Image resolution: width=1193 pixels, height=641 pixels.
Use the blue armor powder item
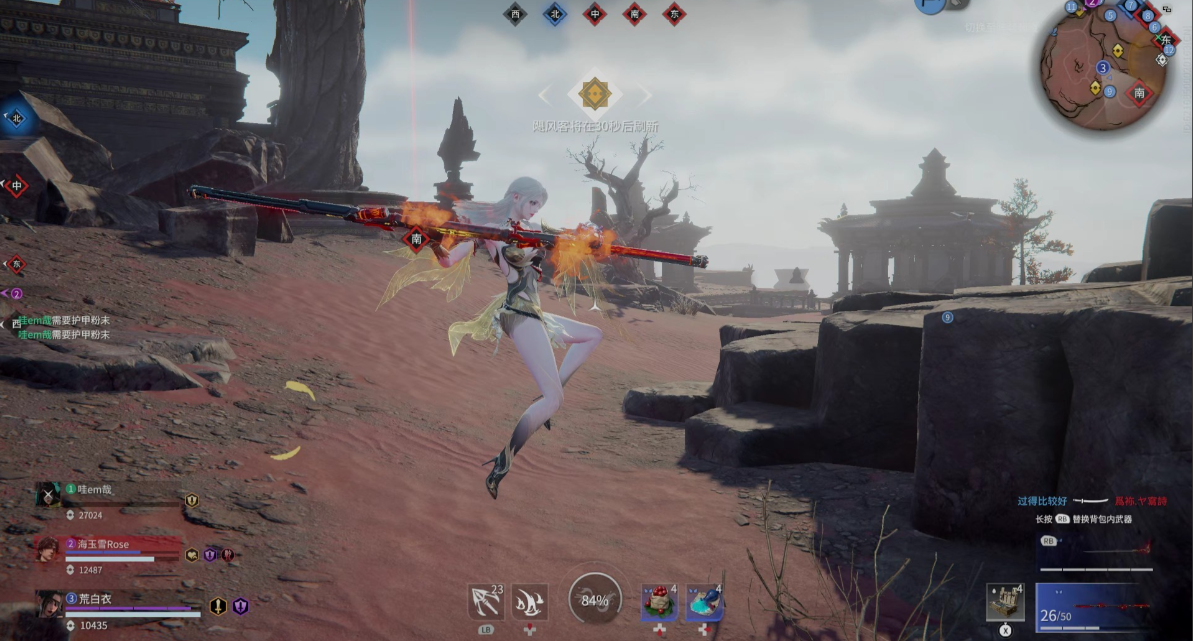(704, 602)
